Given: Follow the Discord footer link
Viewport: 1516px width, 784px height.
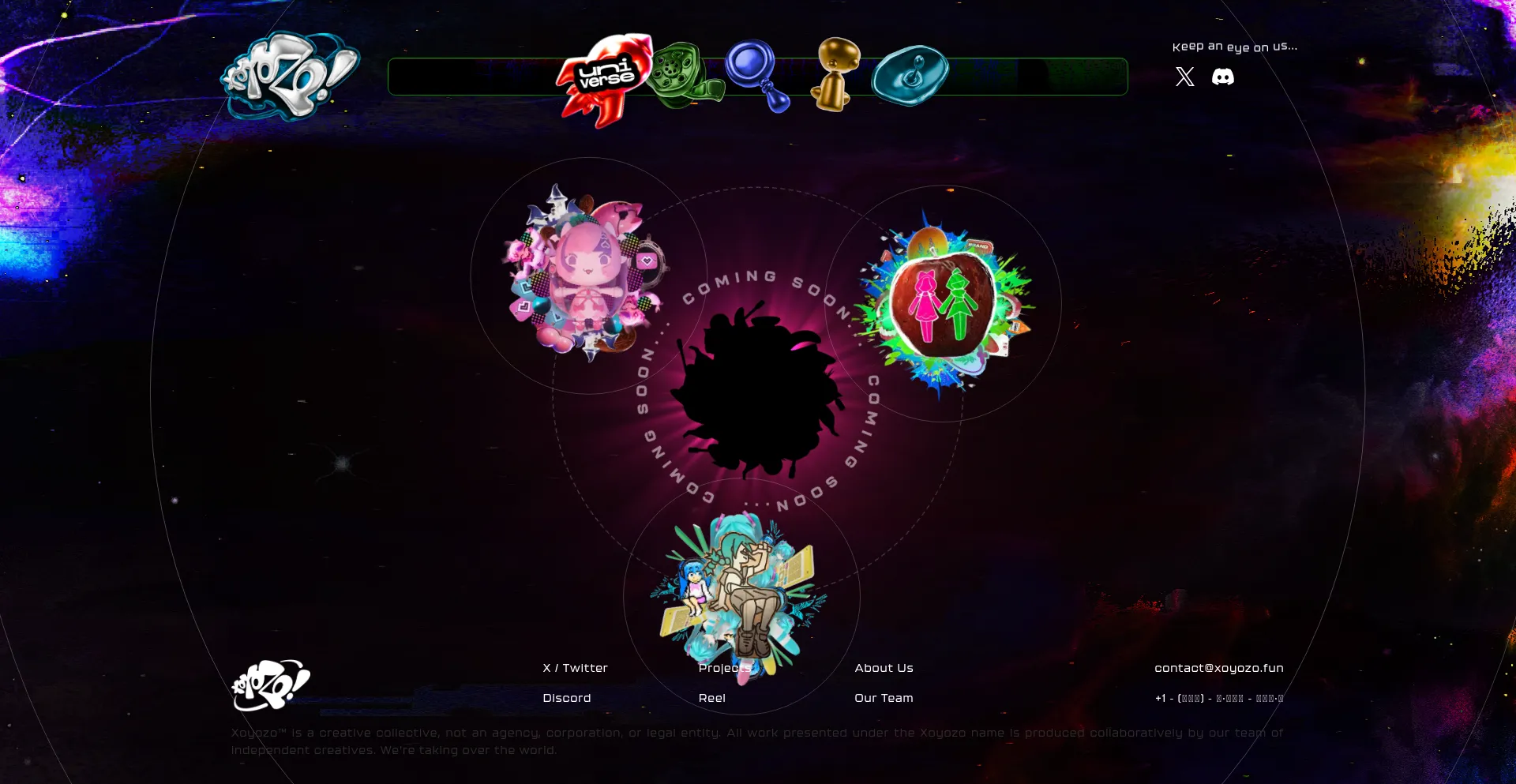Looking at the screenshot, I should [x=566, y=698].
